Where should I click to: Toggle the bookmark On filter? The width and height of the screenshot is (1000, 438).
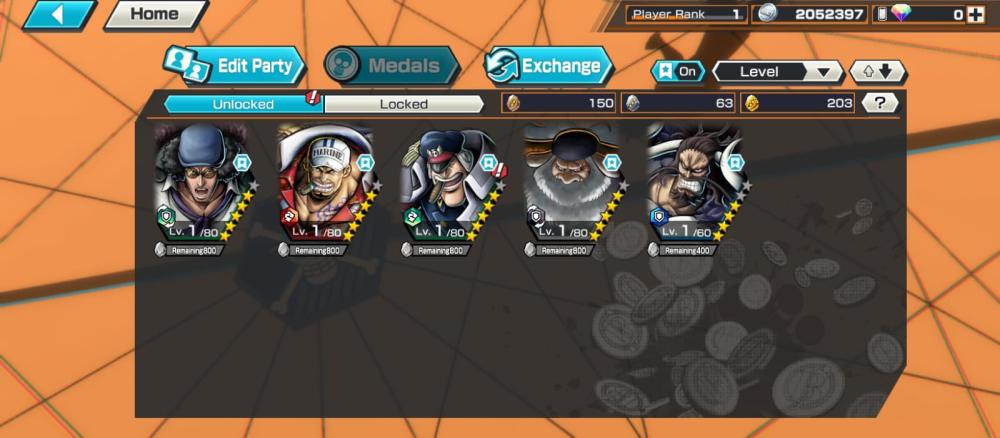click(x=677, y=72)
